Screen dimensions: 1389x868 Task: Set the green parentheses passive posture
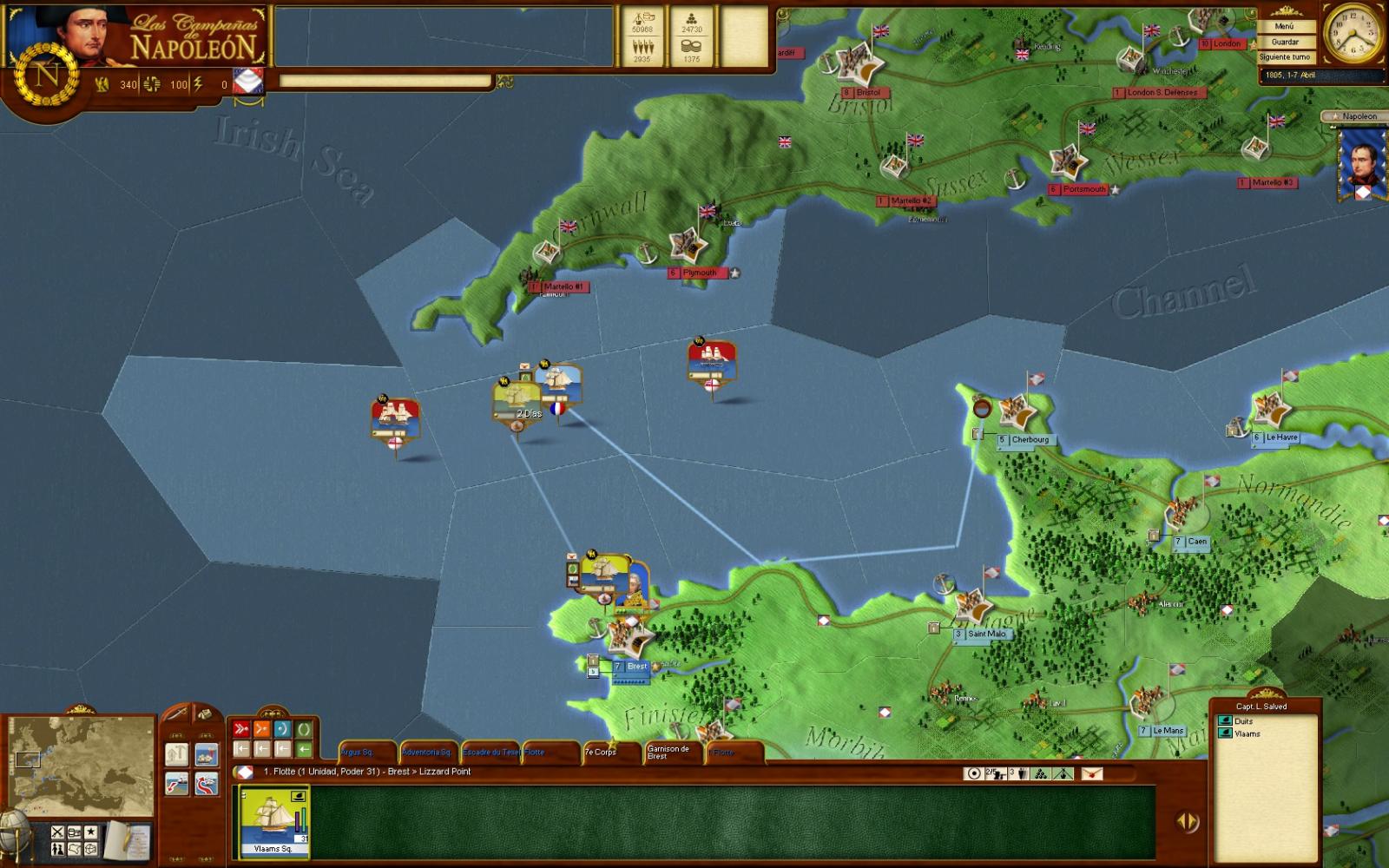304,729
